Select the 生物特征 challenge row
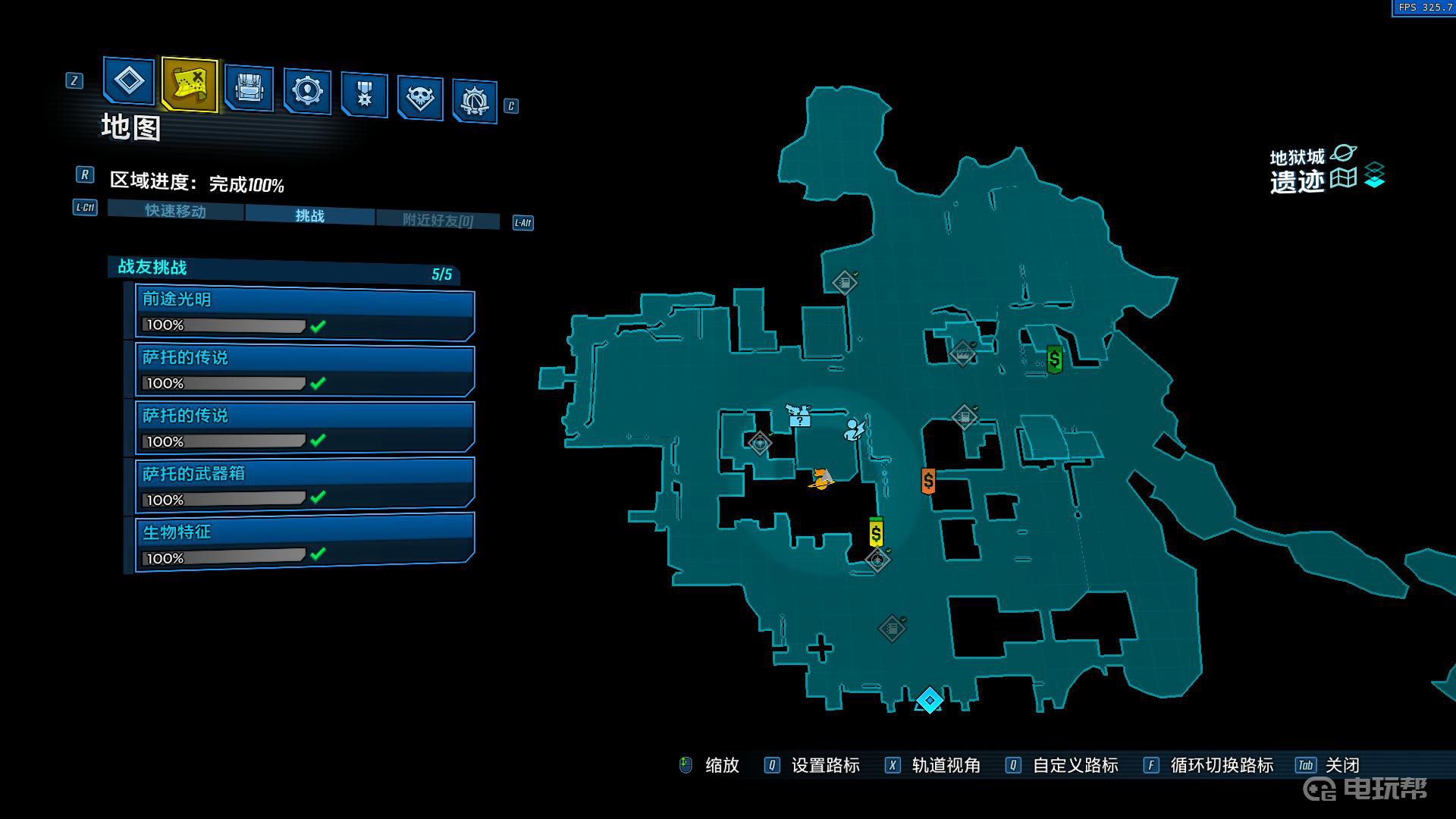 coord(305,544)
